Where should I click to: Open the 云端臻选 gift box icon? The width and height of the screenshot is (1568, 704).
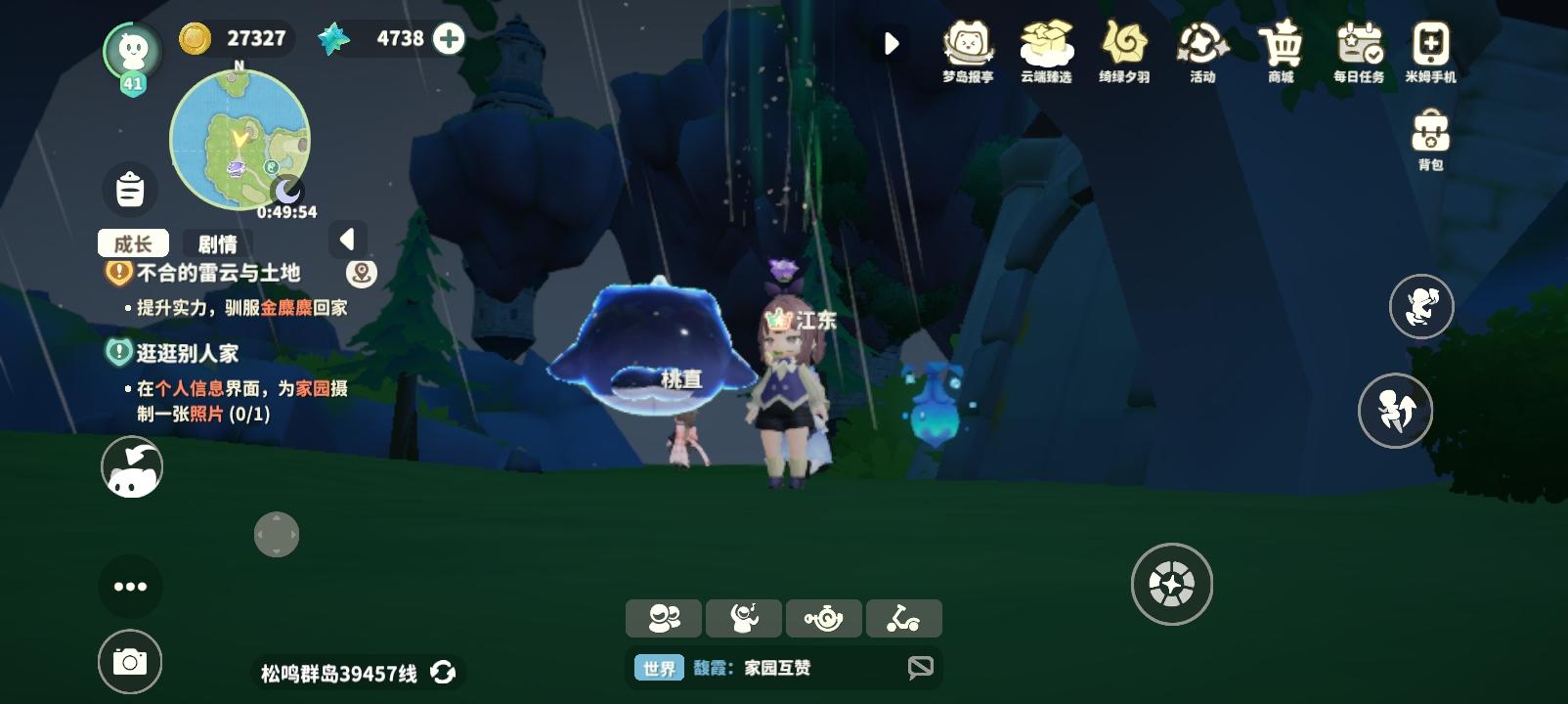pos(1046,44)
